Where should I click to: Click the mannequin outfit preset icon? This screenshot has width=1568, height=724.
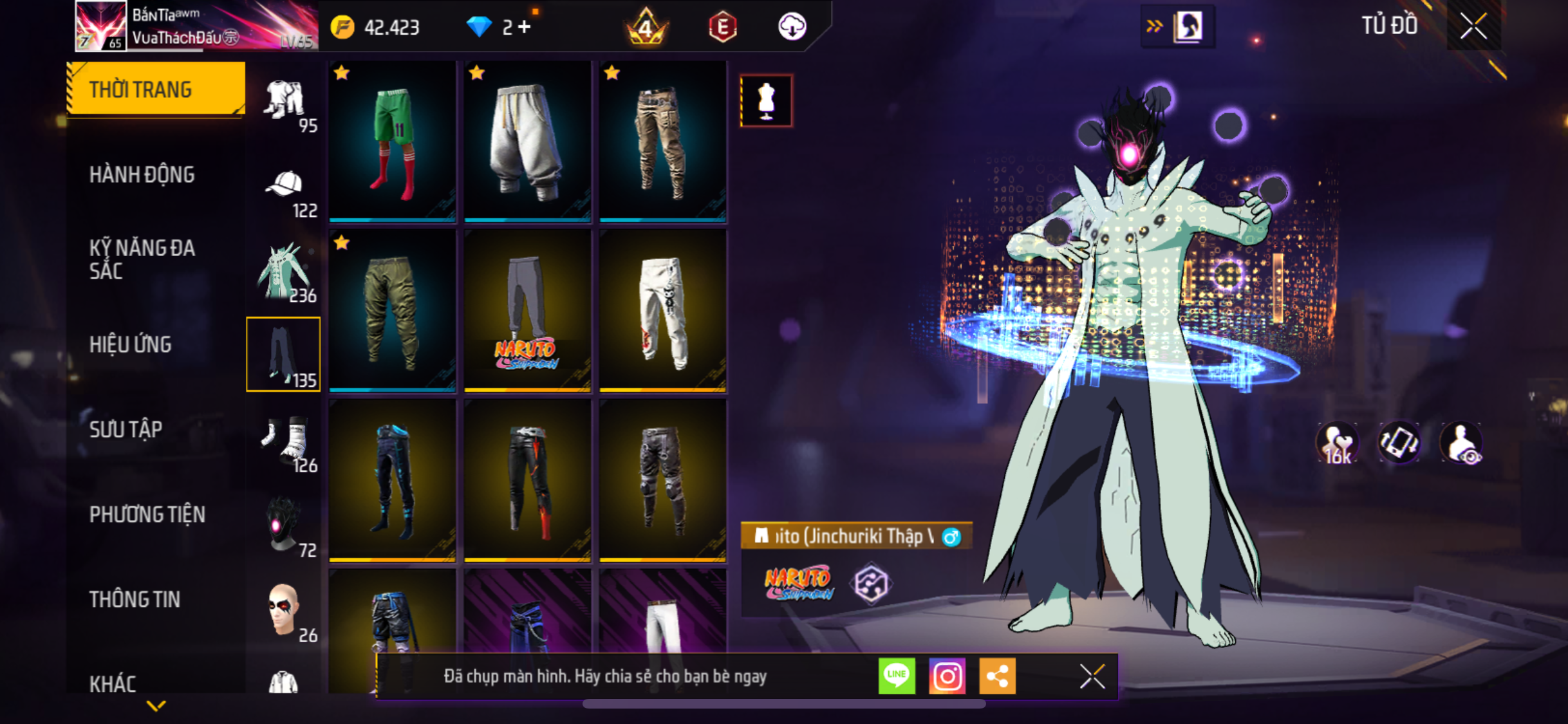(766, 101)
